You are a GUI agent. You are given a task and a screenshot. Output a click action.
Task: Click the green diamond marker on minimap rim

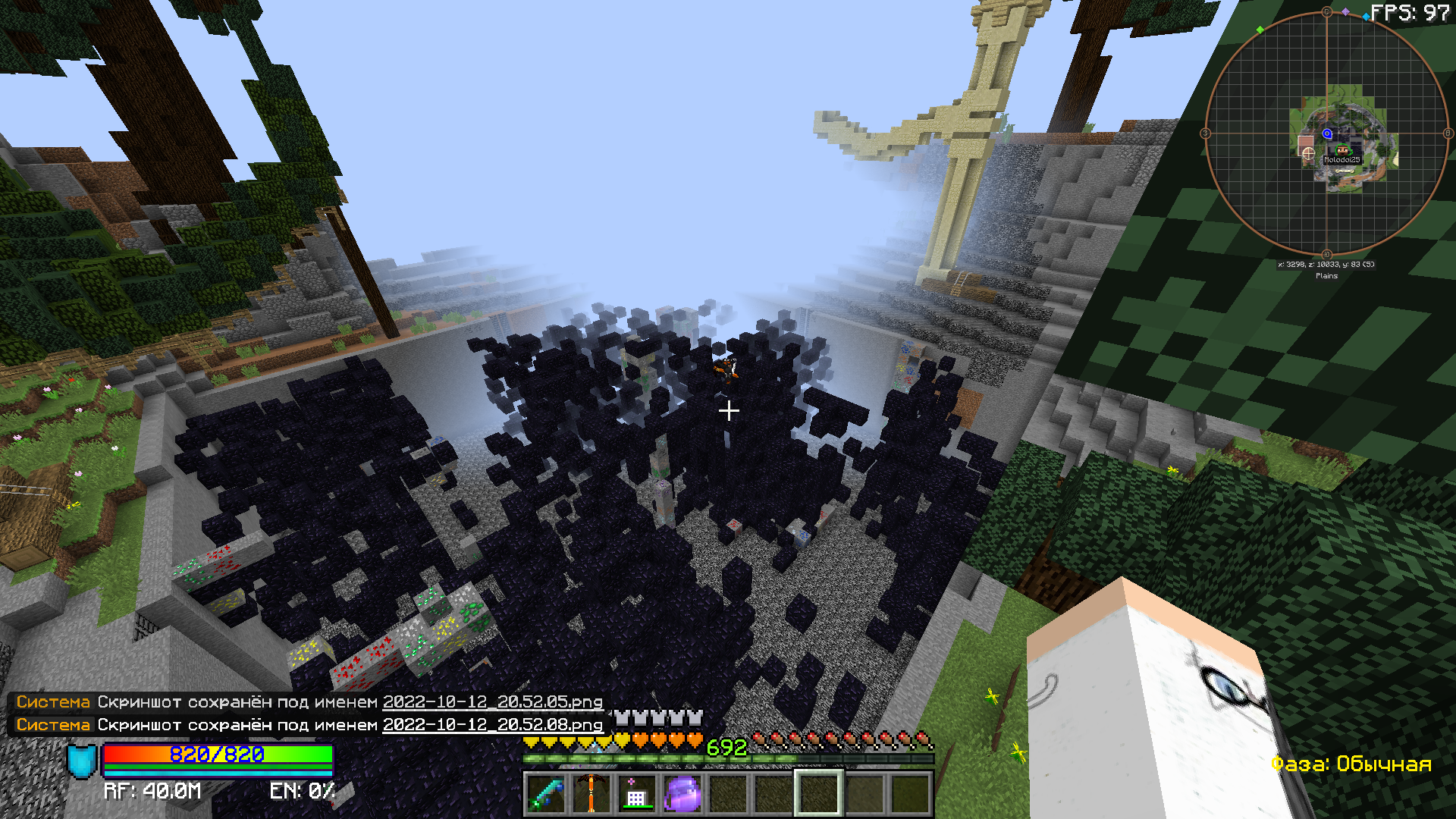click(1260, 30)
